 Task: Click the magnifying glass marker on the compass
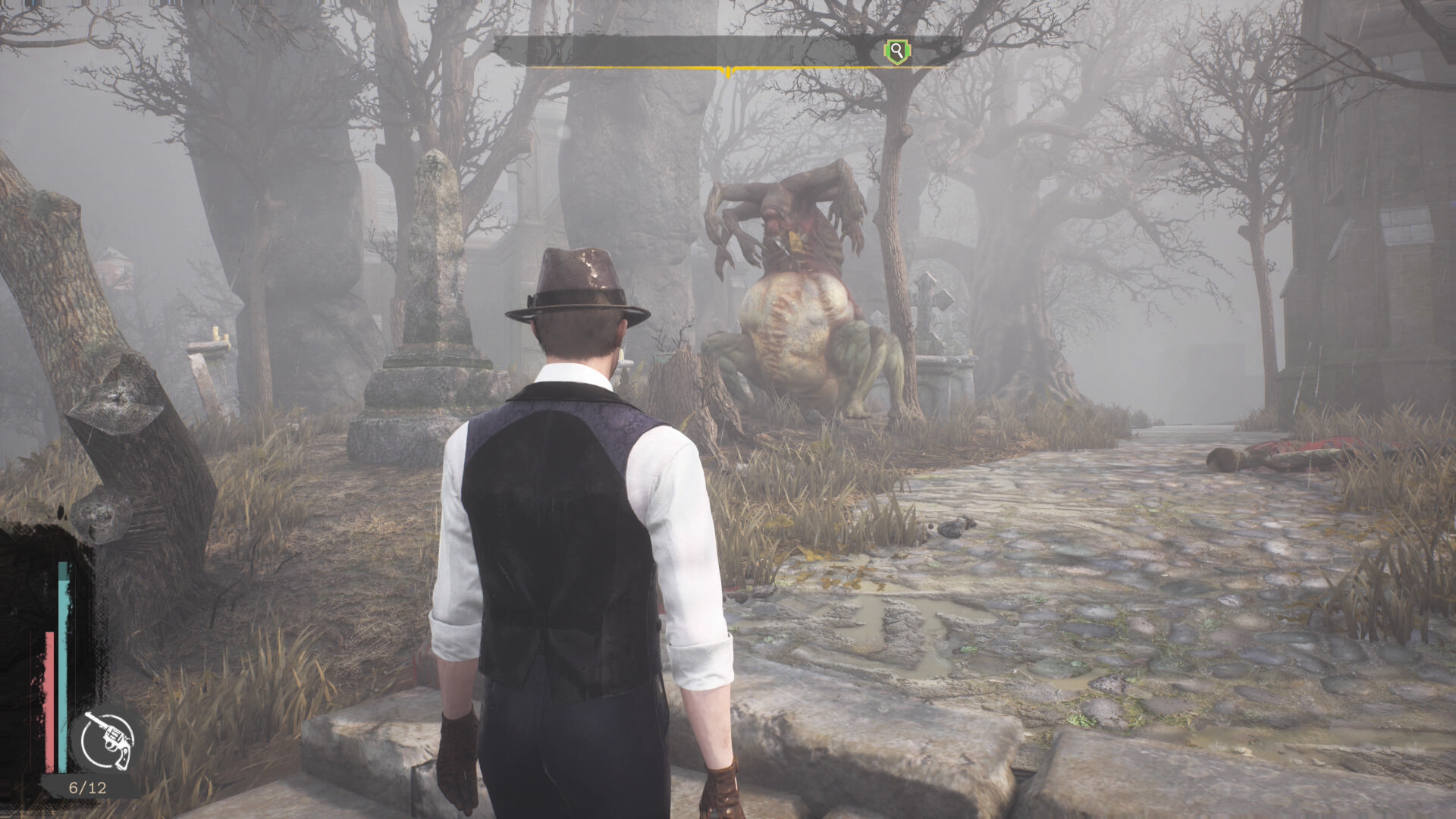coord(897,52)
